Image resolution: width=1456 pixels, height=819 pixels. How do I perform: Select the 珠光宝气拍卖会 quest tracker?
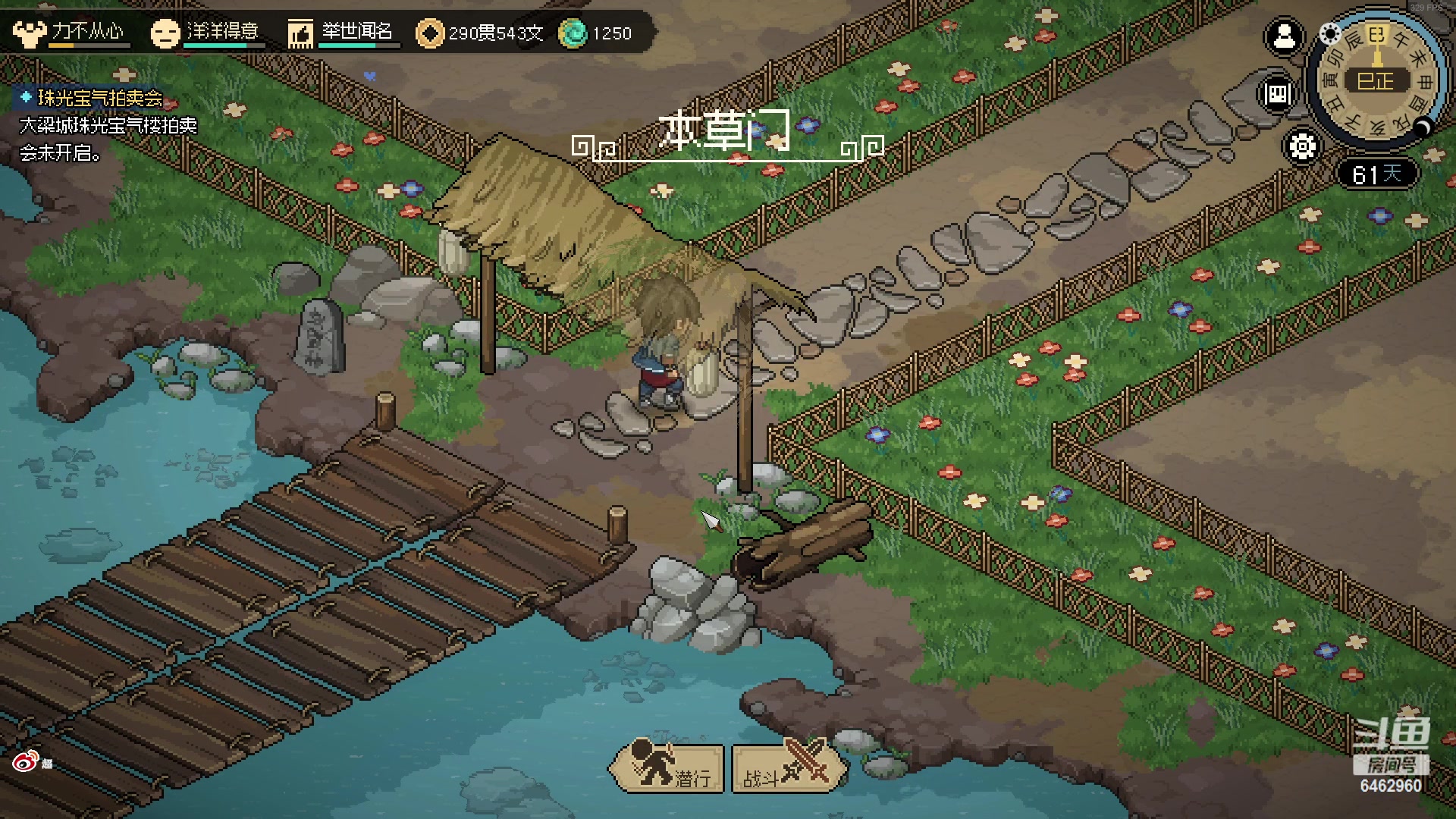pyautogui.click(x=99, y=98)
